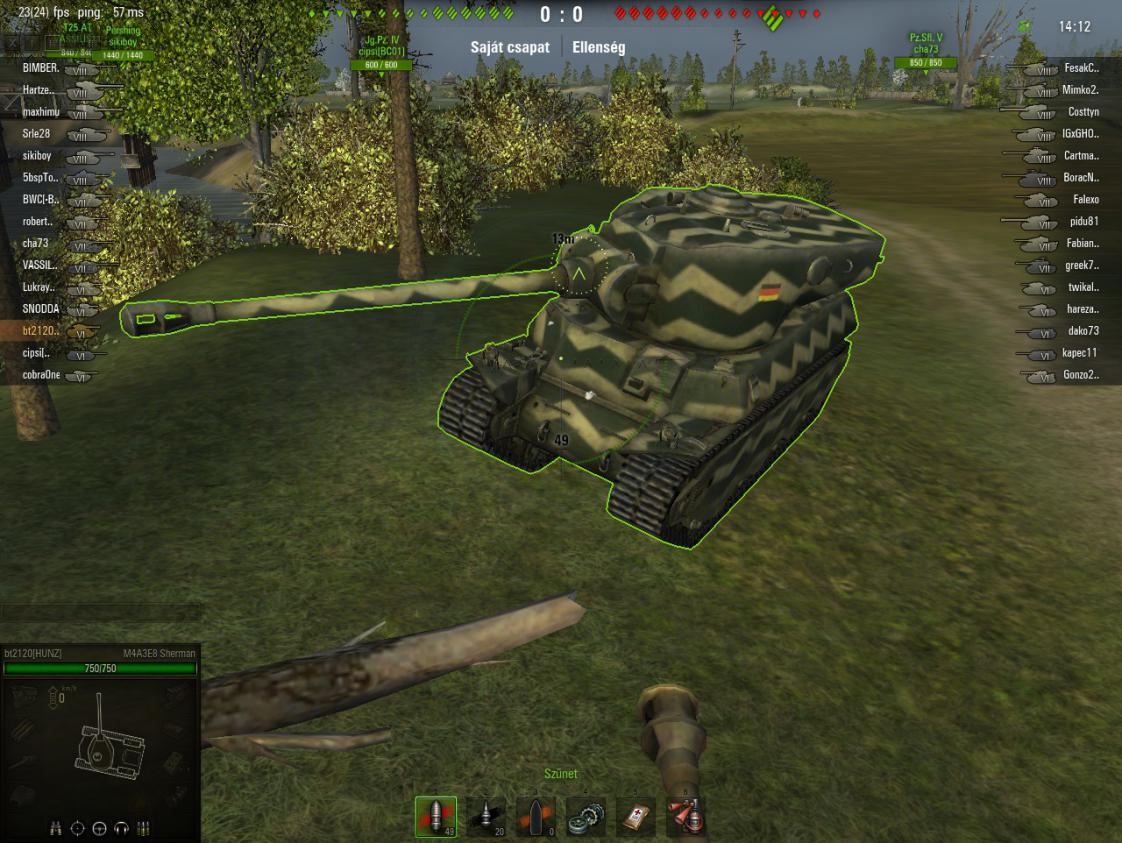Select ally cha73 in the team roster
The height and width of the screenshot is (843, 1122).
click(x=35, y=243)
